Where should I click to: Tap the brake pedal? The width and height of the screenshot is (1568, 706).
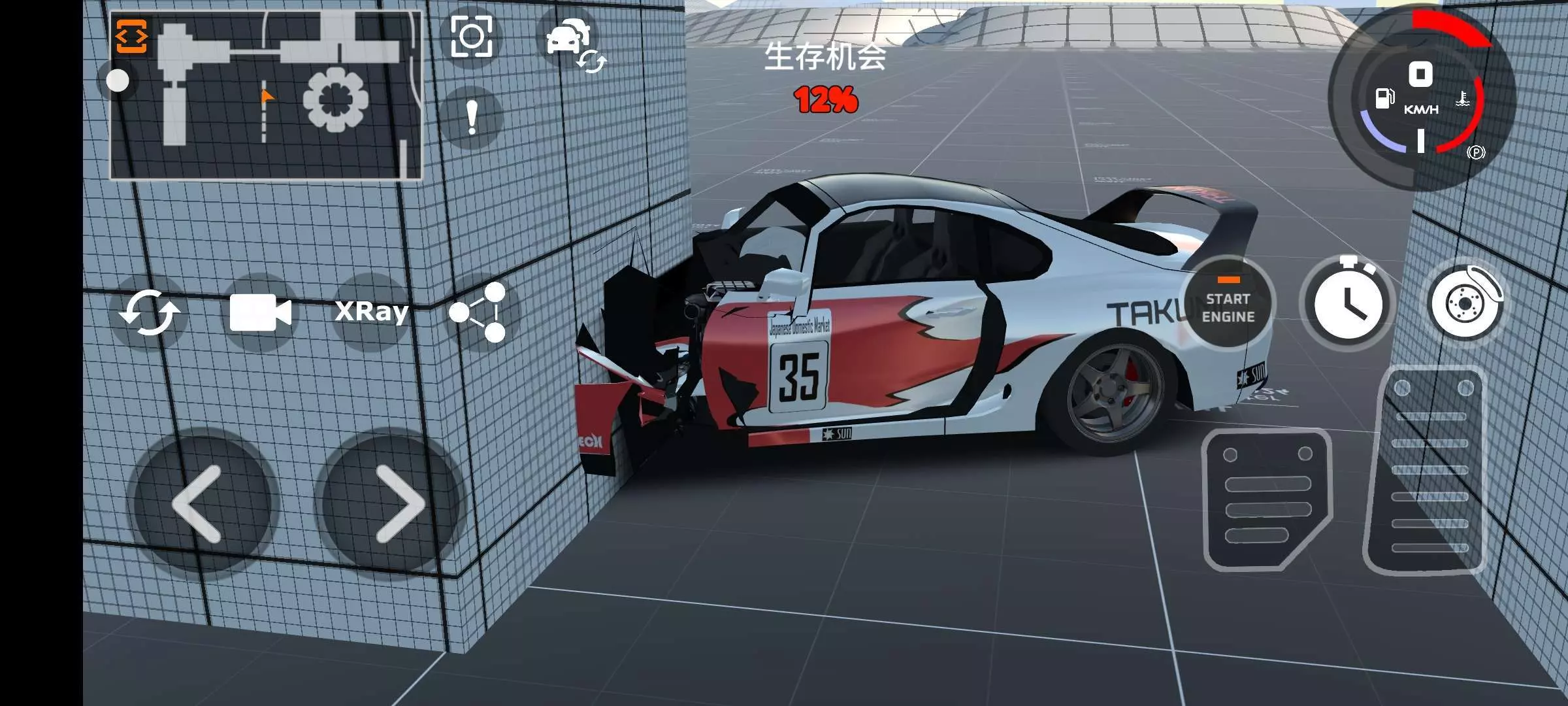[1266, 500]
